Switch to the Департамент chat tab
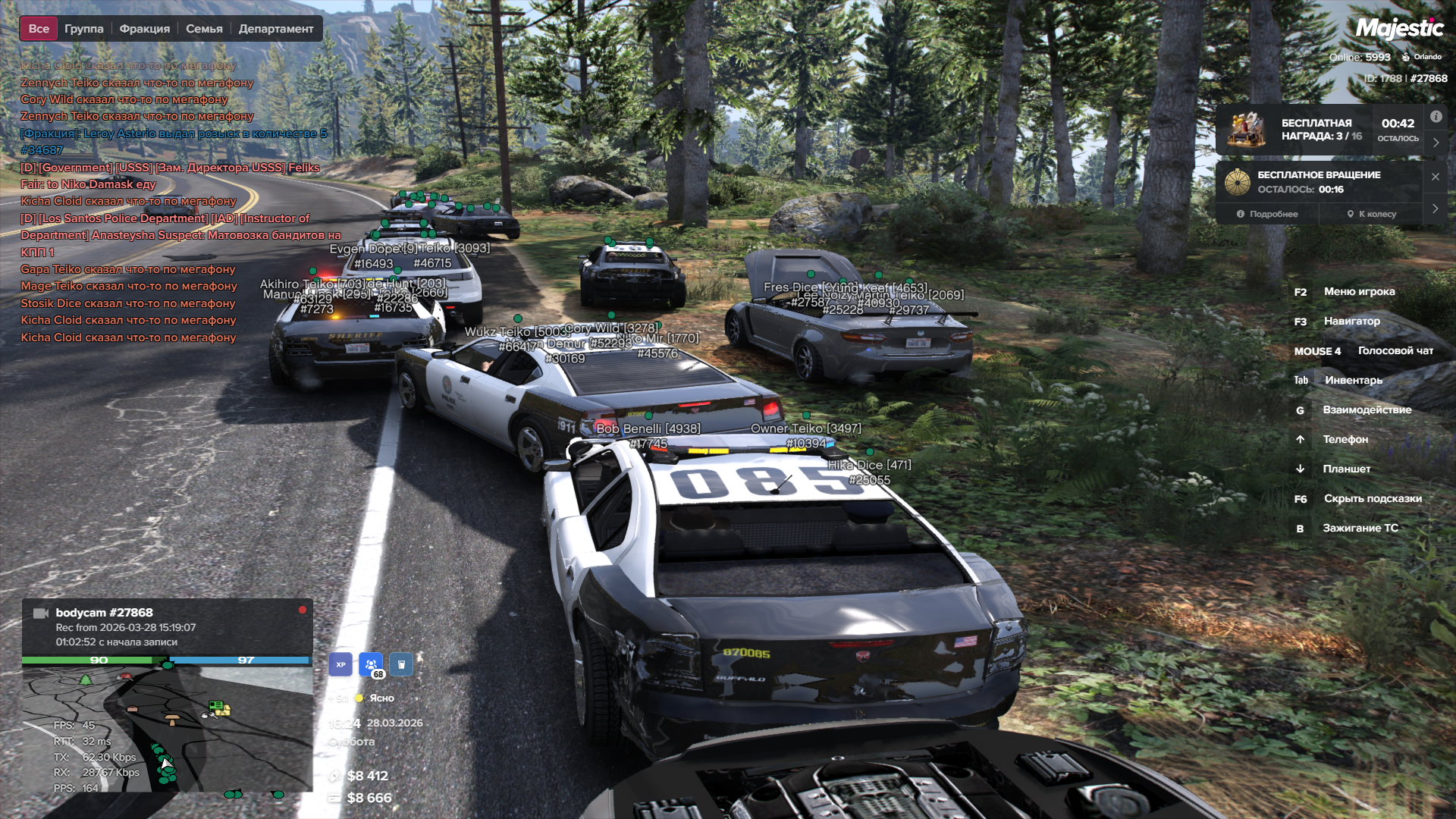Image resolution: width=1456 pixels, height=819 pixels. click(276, 29)
